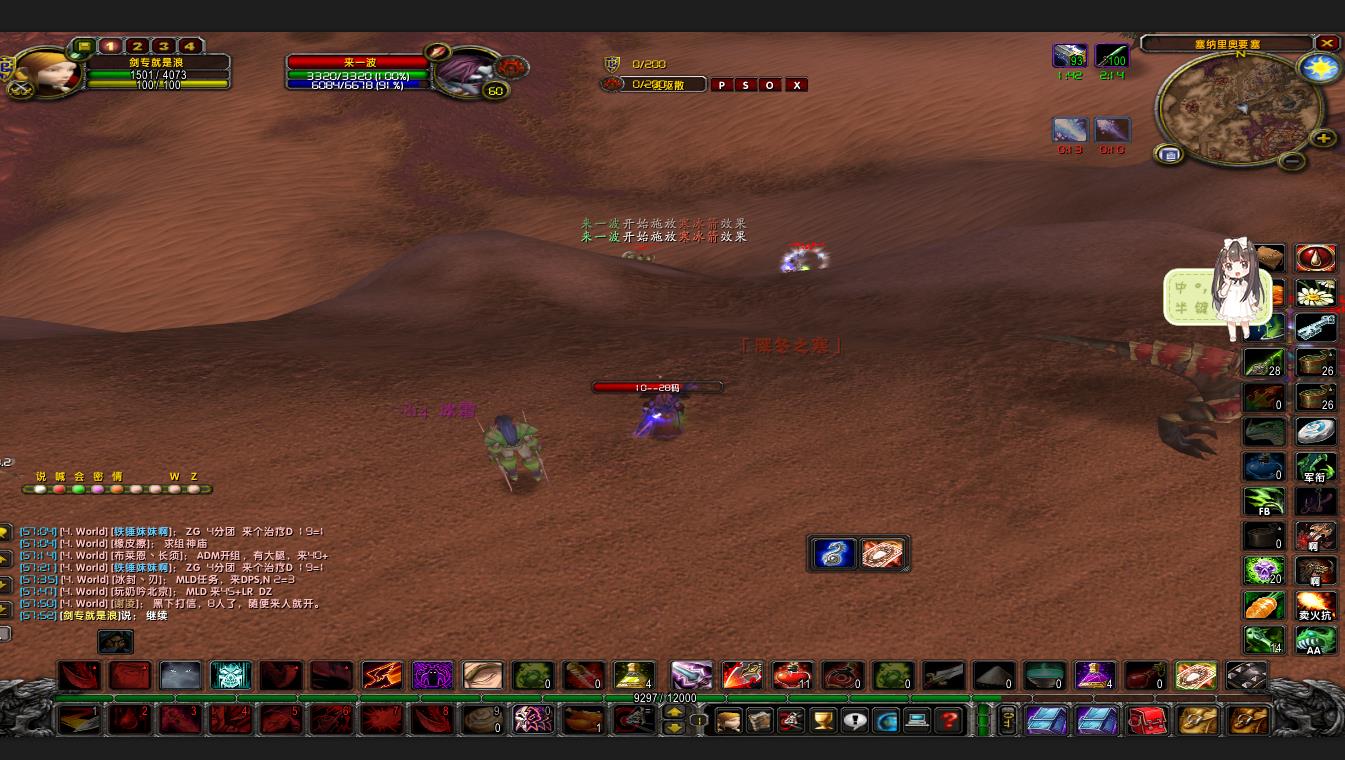This screenshot has height=760, width=1345.
Task: Close the minimap using the X button
Action: pyautogui.click(x=1327, y=43)
